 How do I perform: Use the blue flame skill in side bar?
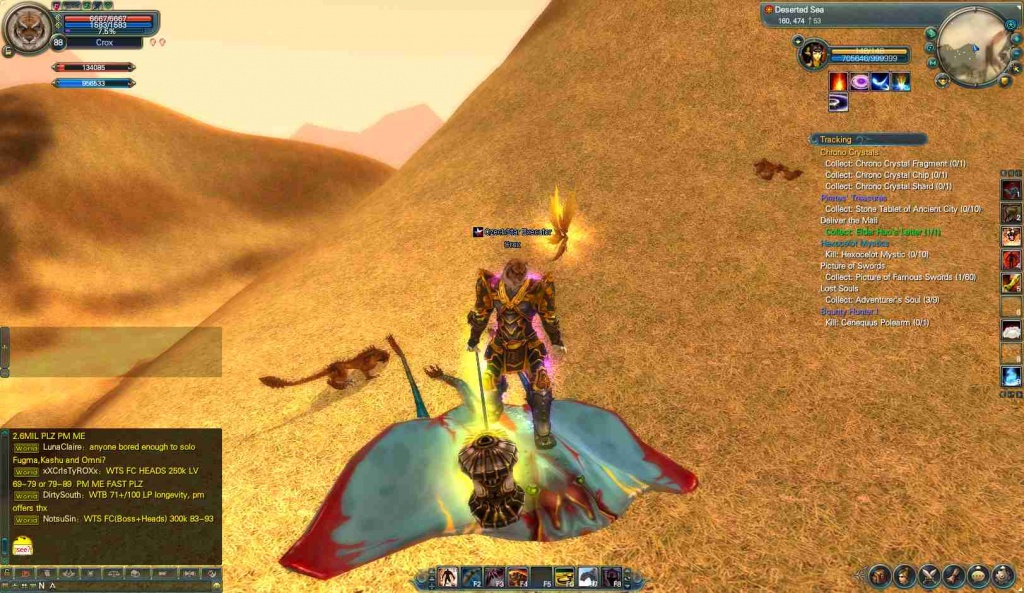click(x=1011, y=376)
